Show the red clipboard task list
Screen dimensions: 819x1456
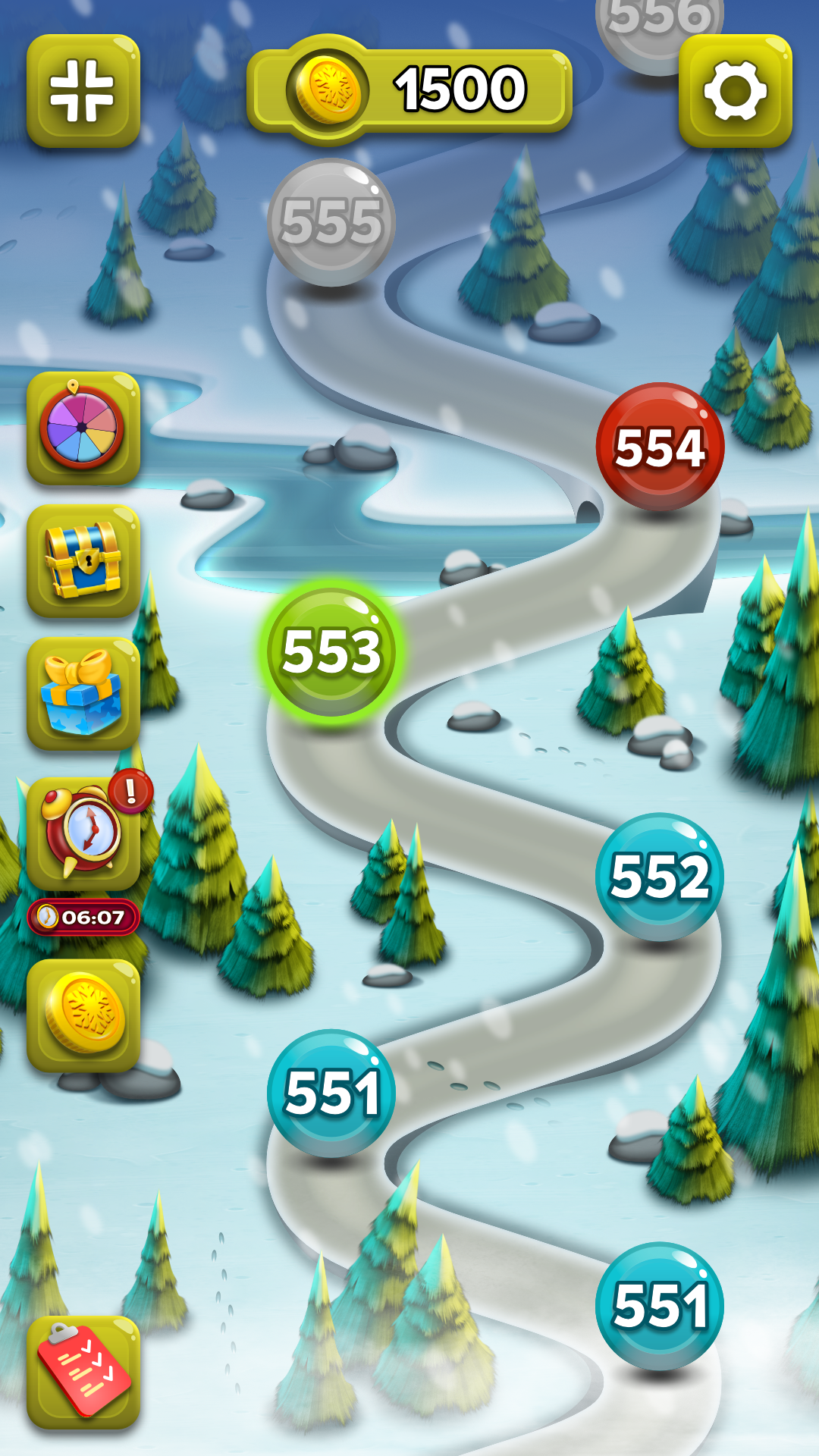83,1373
